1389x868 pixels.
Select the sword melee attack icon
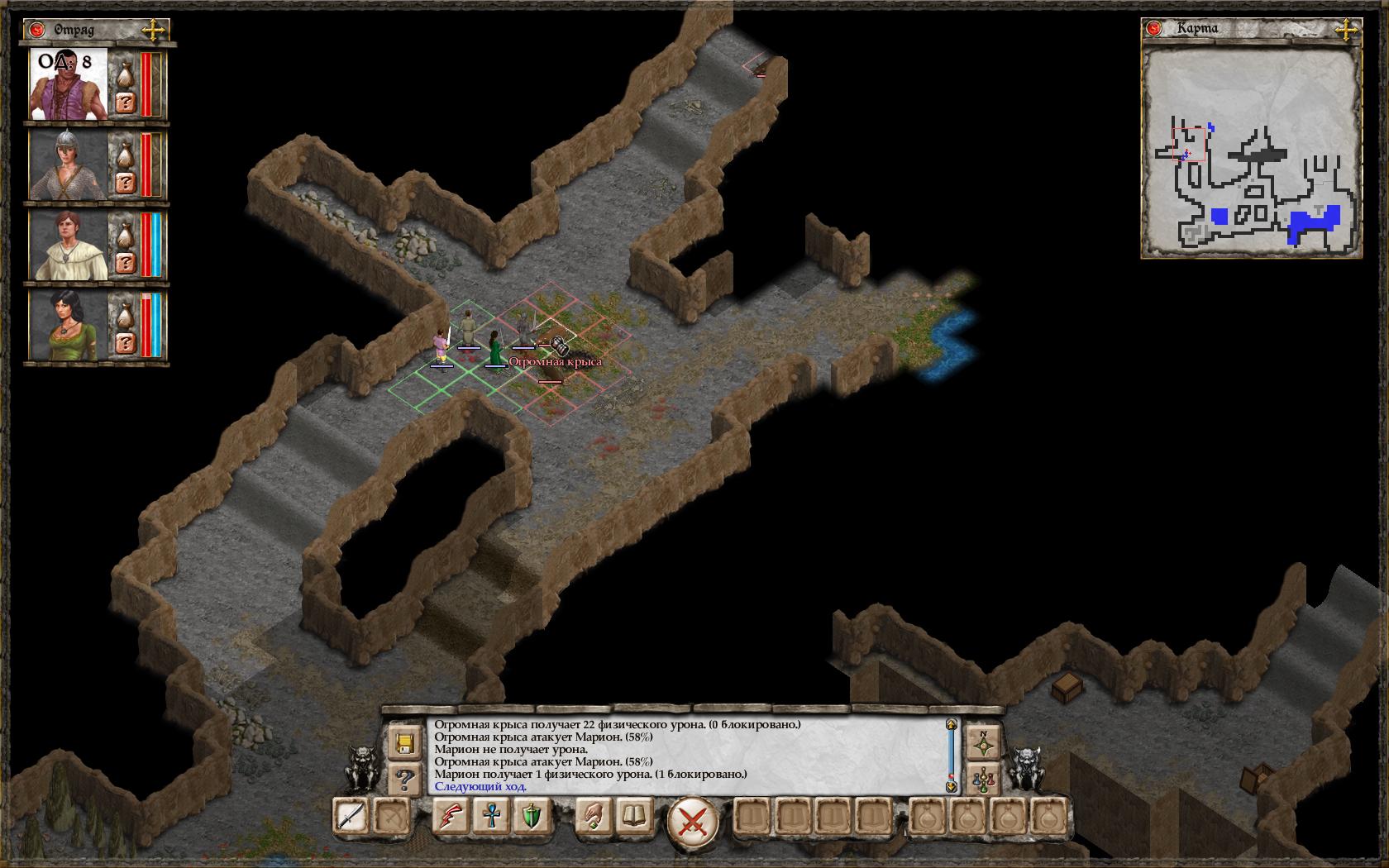point(351,817)
